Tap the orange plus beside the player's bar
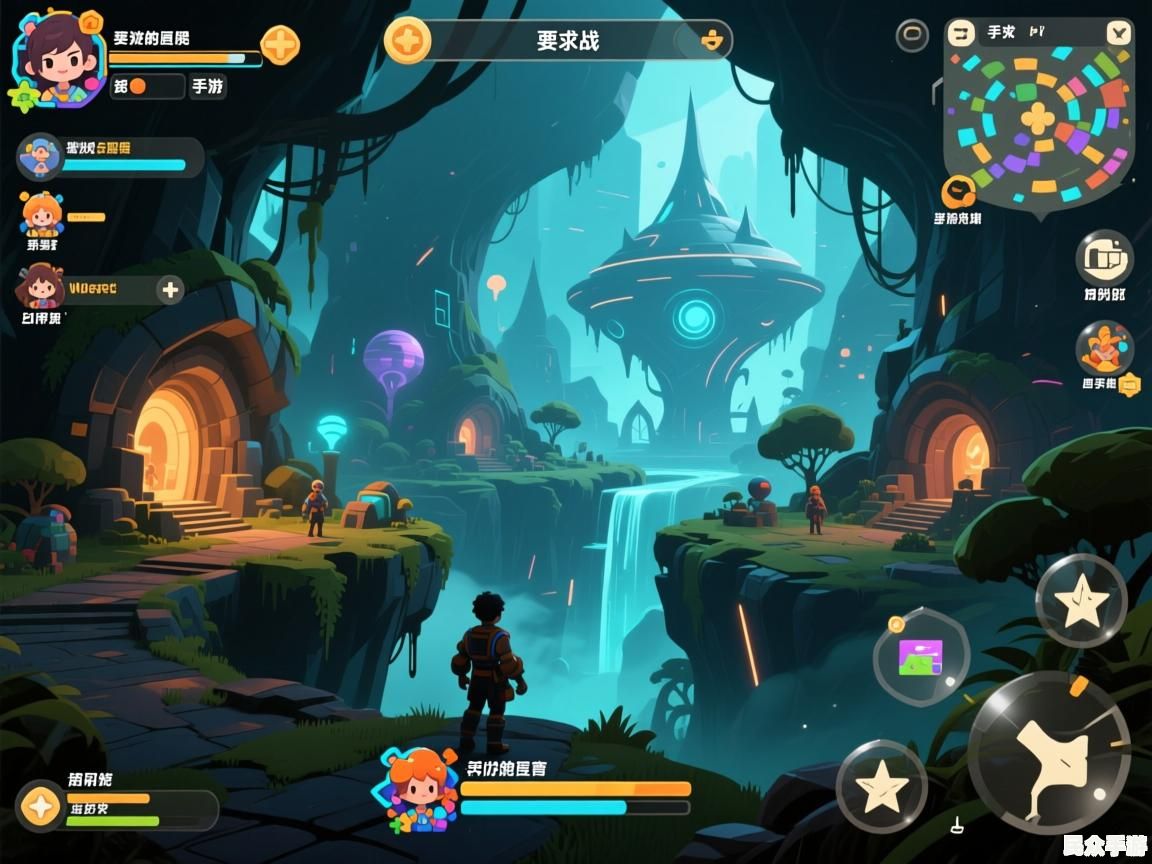 point(280,45)
